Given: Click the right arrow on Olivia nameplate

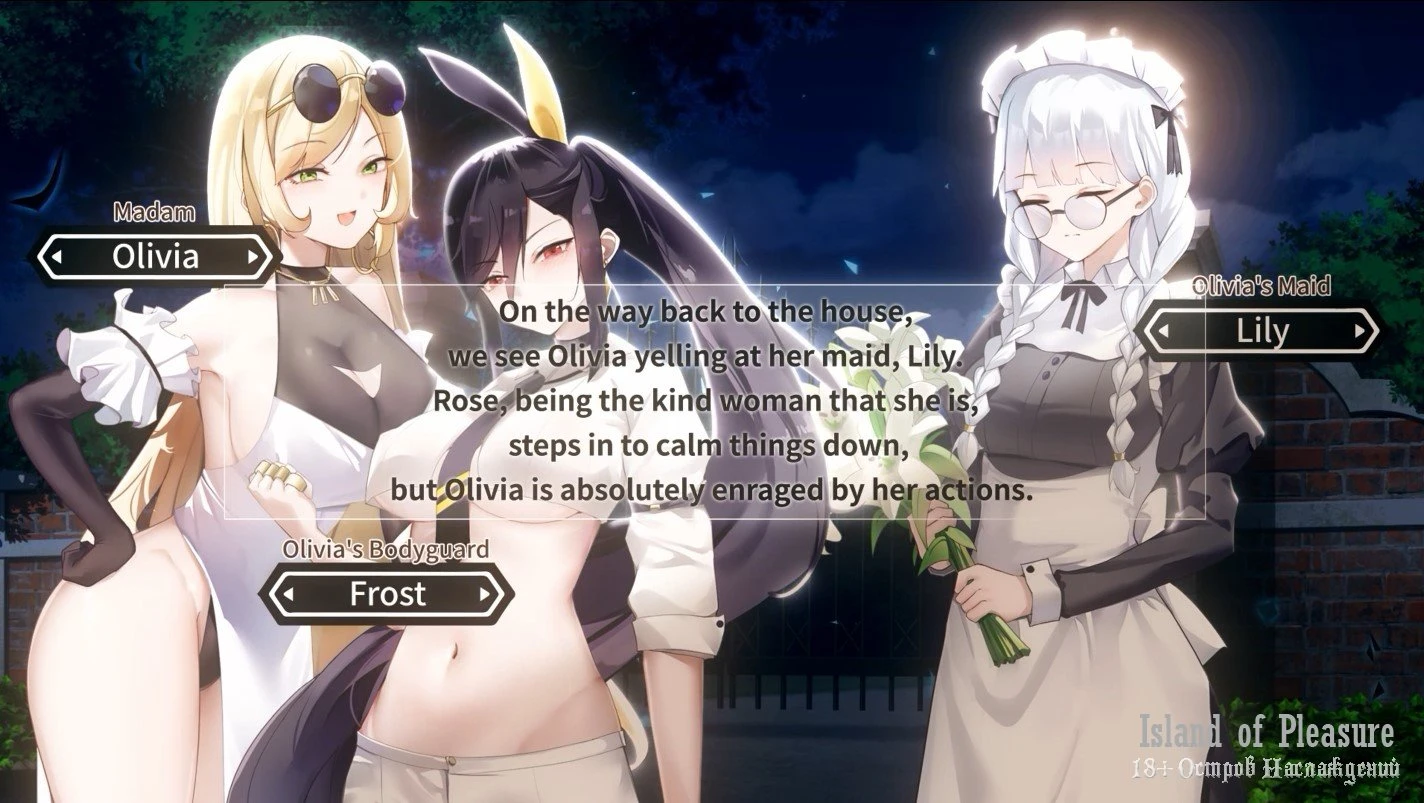Looking at the screenshot, I should pos(253,257).
